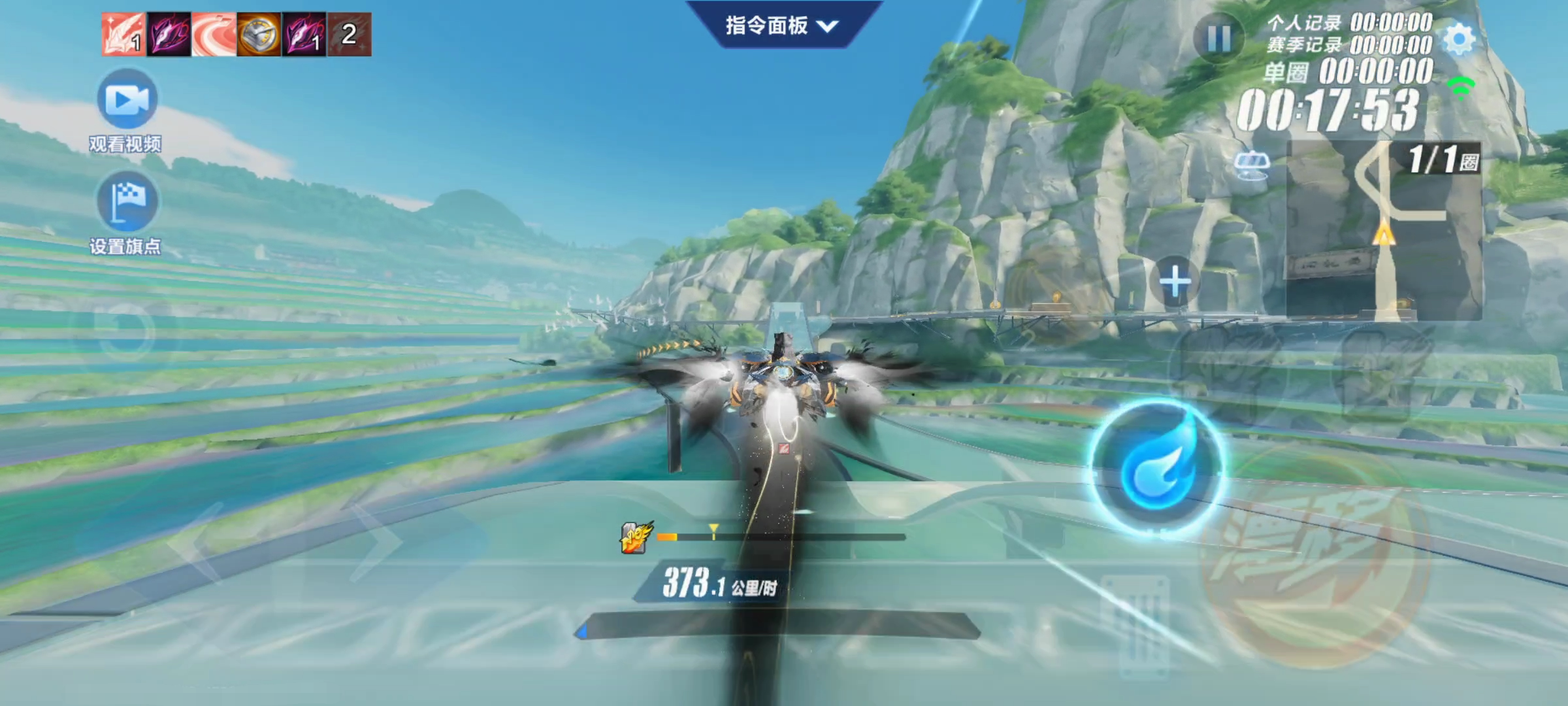Steer left with the left arrow
Screen dimensions: 1568x706
[x=196, y=541]
